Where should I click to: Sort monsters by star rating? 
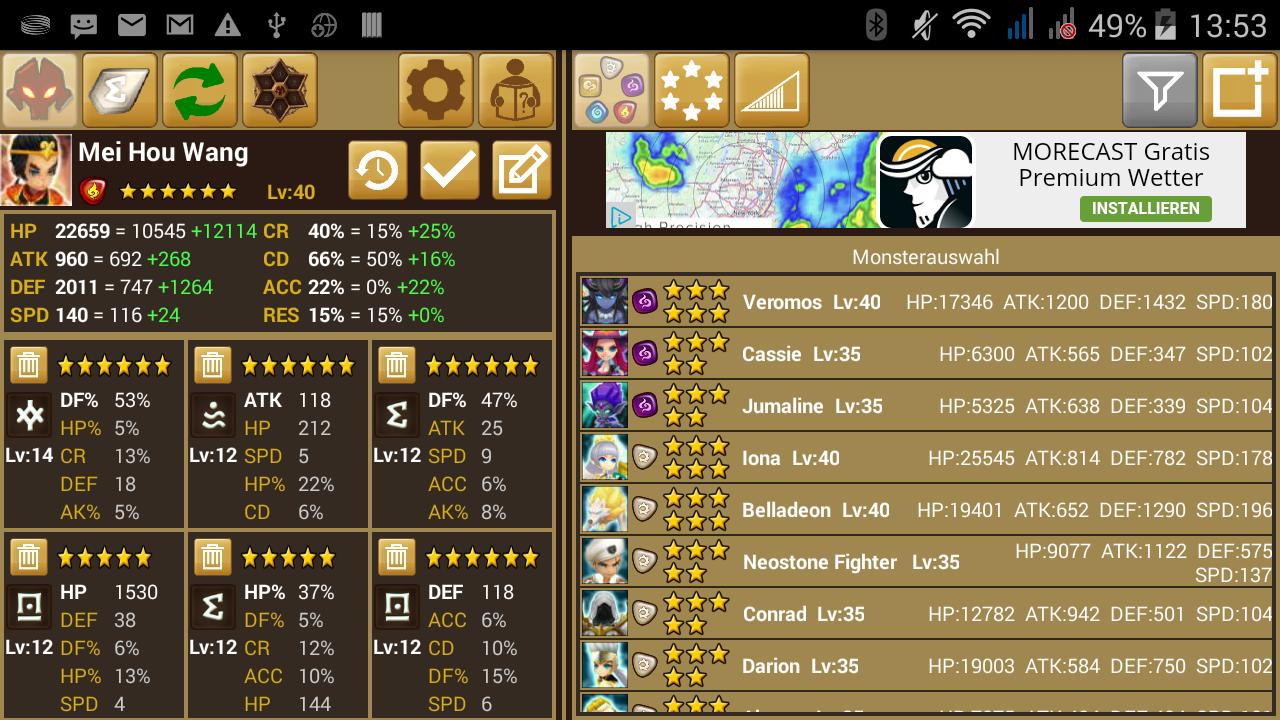pyautogui.click(x=692, y=91)
